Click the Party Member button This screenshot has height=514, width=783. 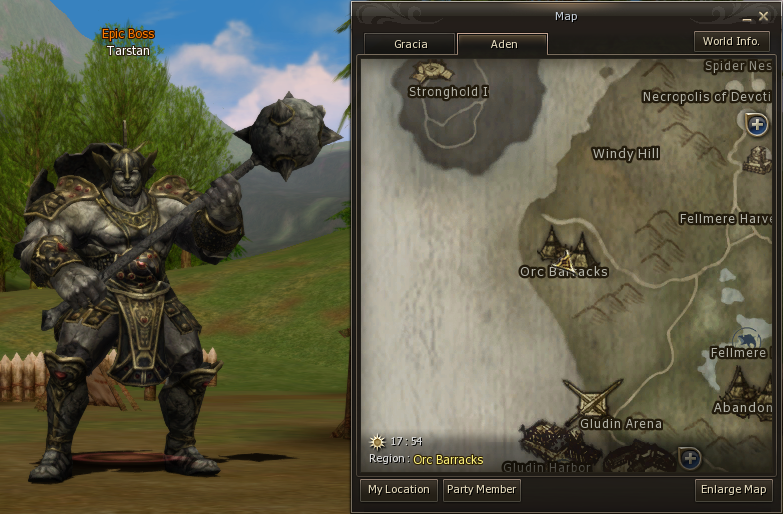click(482, 490)
